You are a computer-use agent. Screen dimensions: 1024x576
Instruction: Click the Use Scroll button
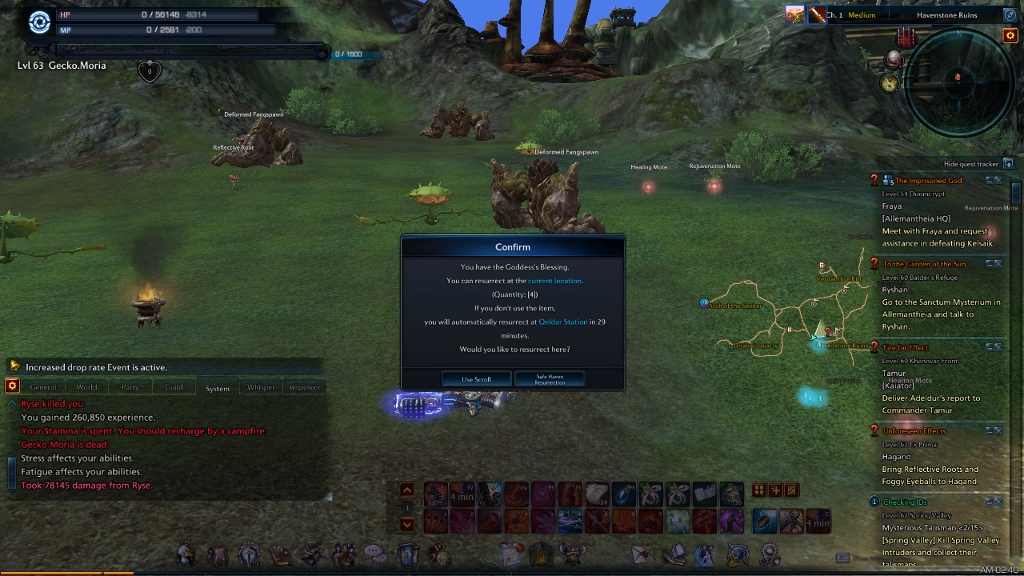[x=476, y=379]
